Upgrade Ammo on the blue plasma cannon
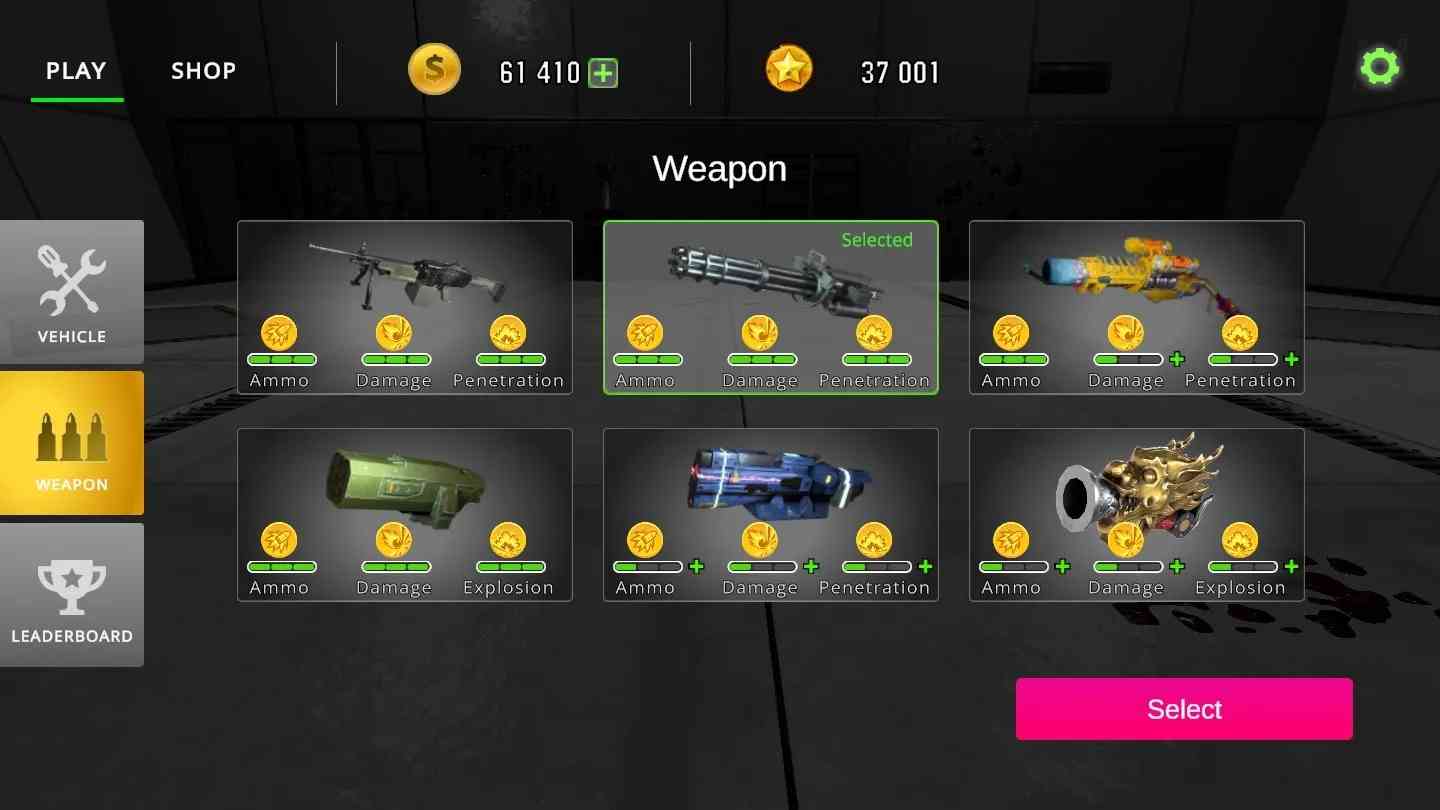Screen dimensions: 1440x810 coord(697,567)
